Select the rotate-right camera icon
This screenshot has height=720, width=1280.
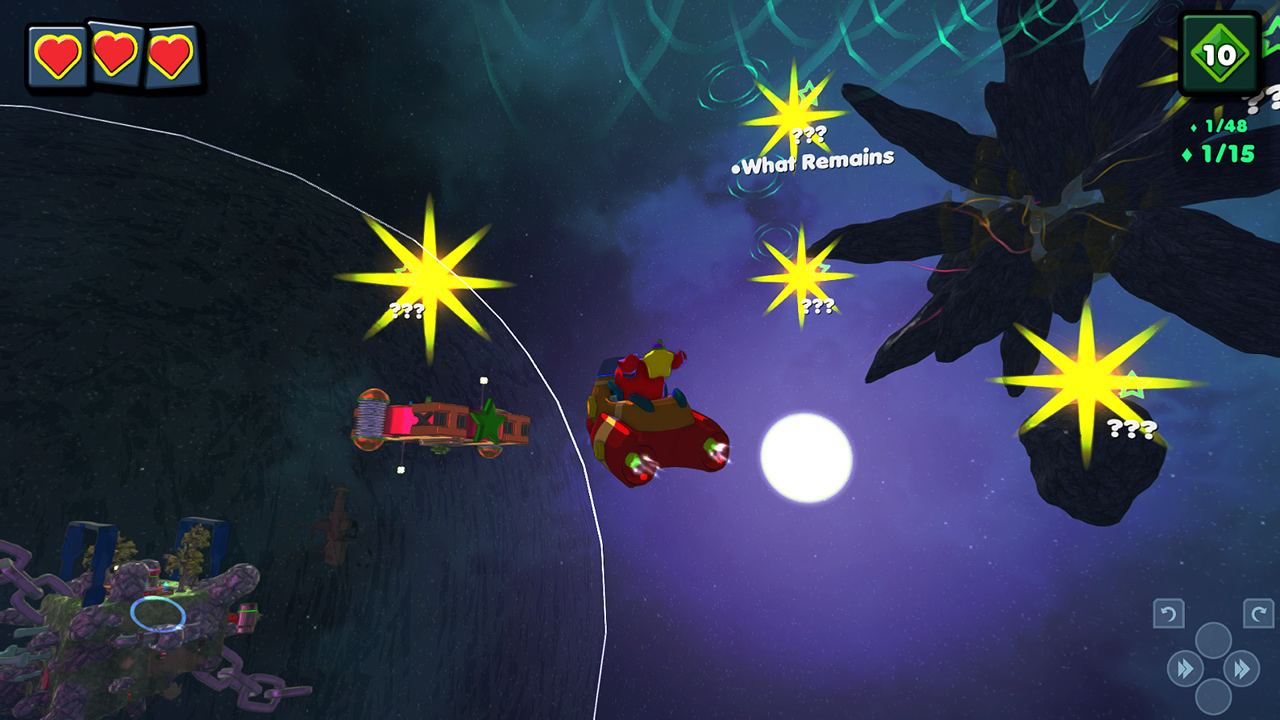pyautogui.click(x=1257, y=612)
